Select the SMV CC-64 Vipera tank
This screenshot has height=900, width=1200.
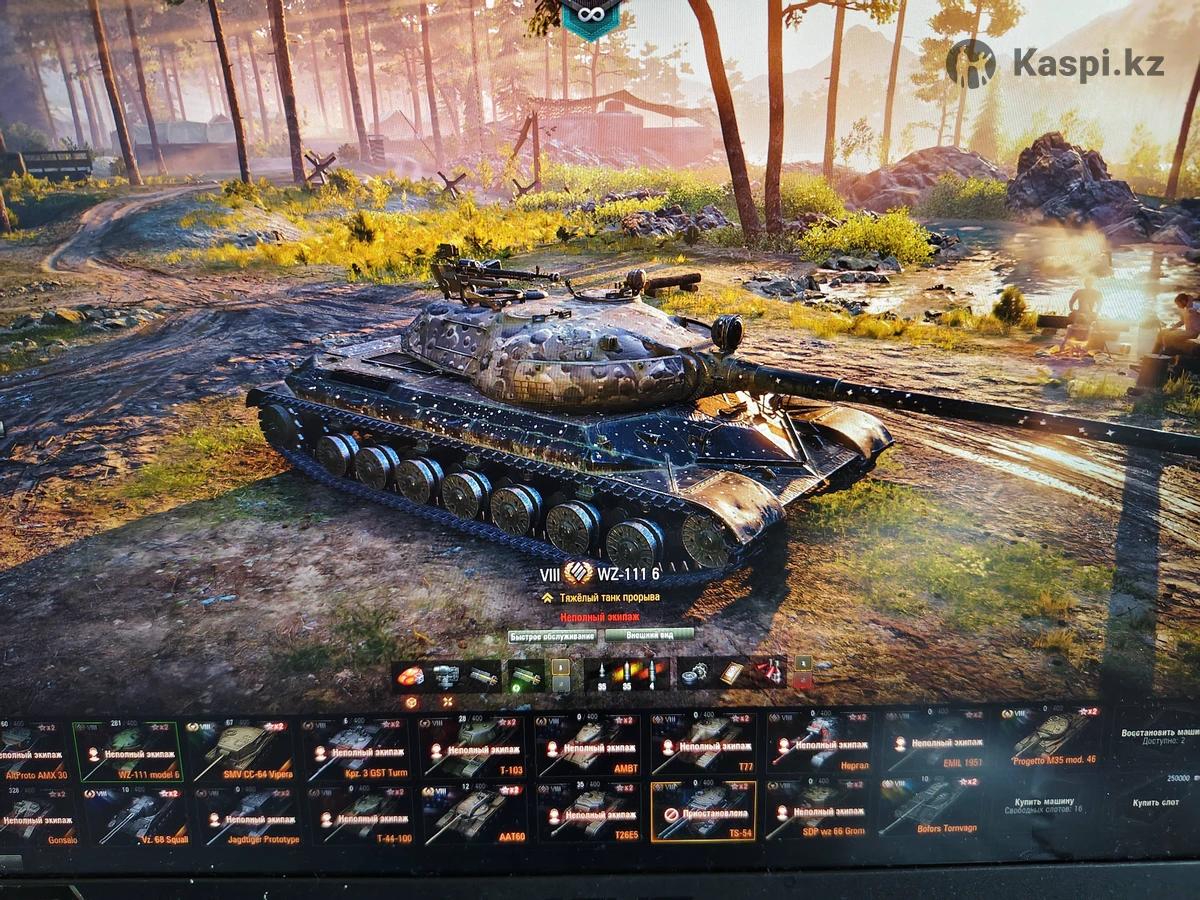(243, 750)
